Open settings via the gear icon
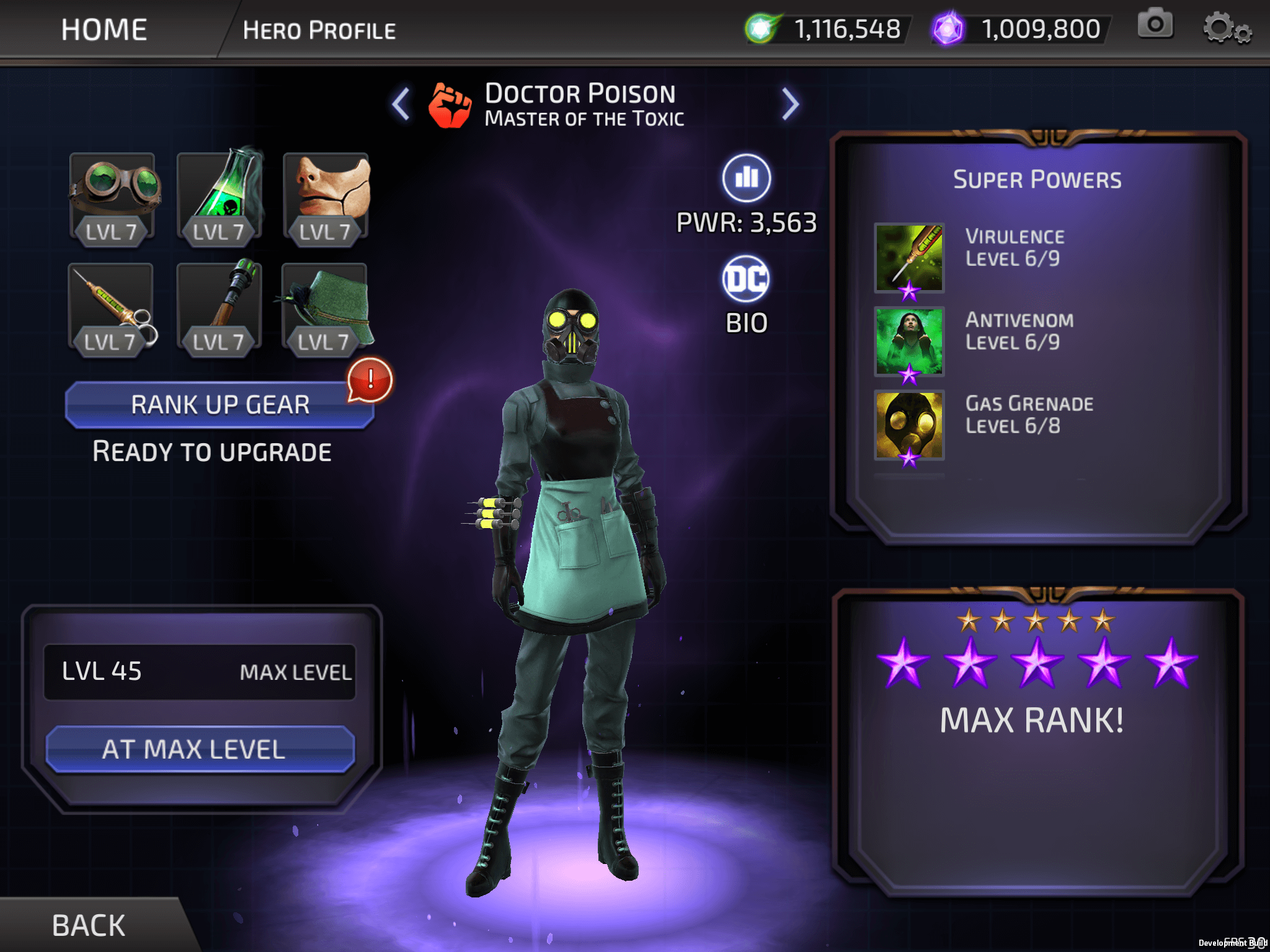 coord(1226,29)
